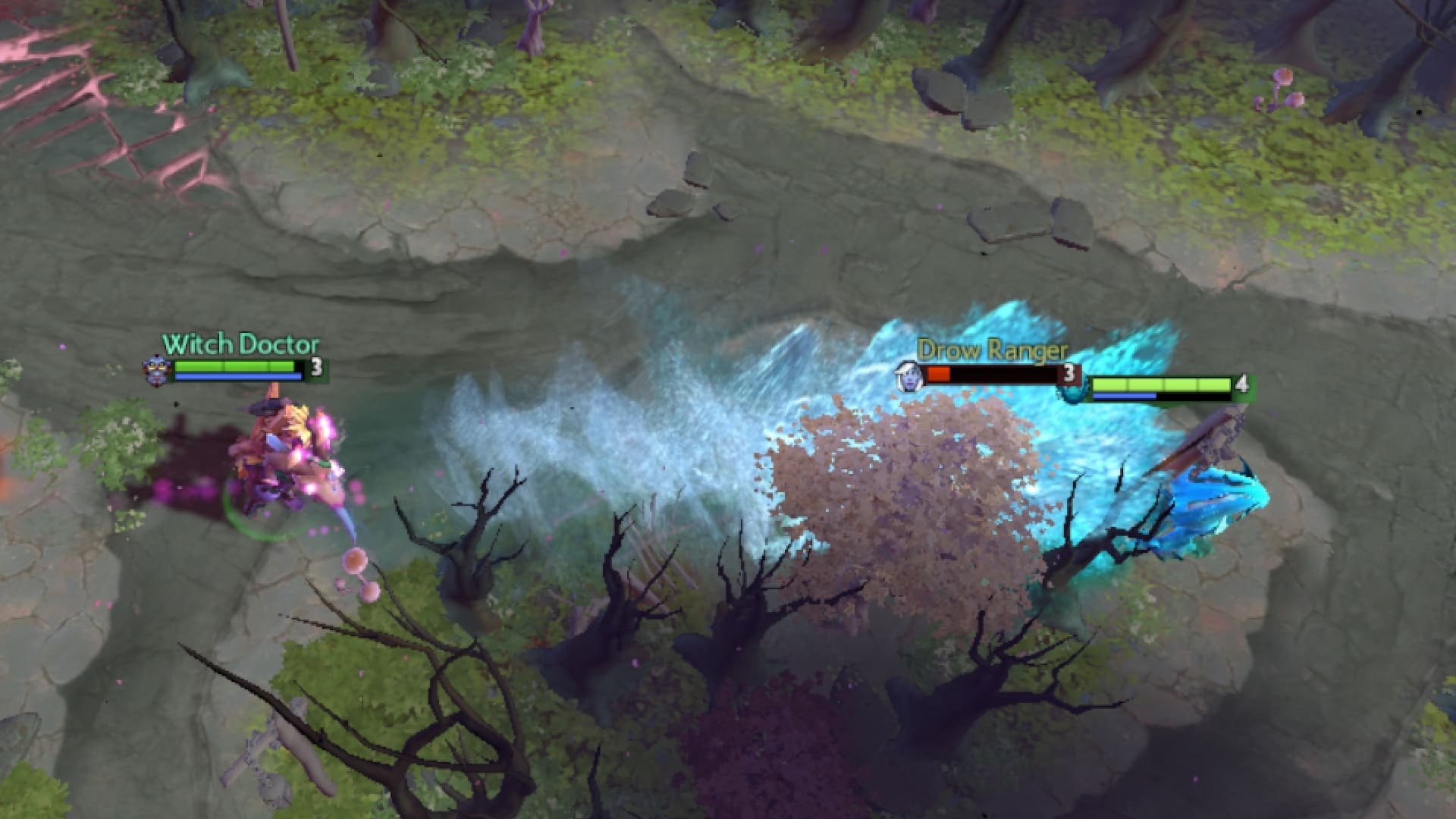
Task: Click Drow Ranger's level 3 badge
Action: click(1069, 373)
